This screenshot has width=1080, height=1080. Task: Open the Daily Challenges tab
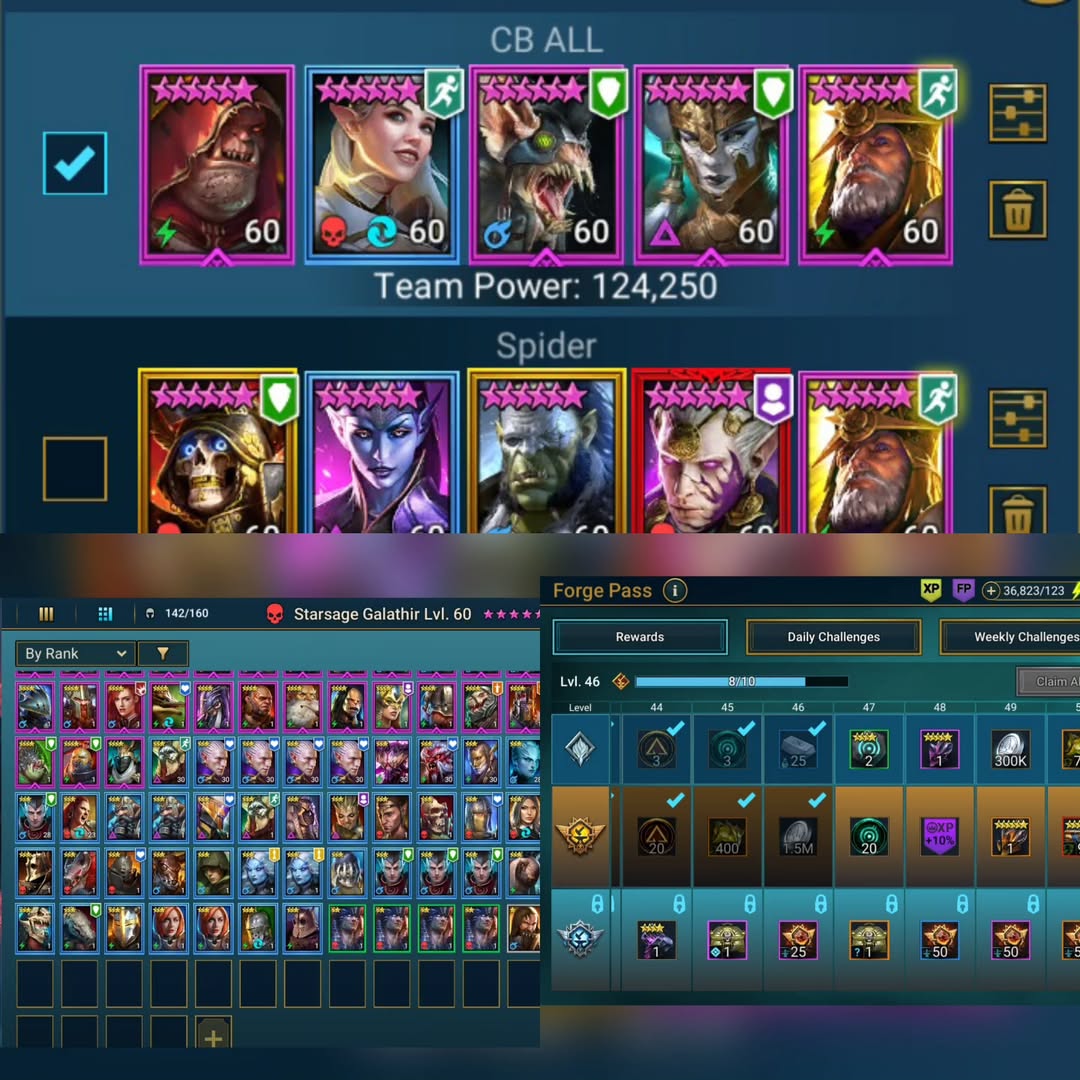(x=833, y=637)
